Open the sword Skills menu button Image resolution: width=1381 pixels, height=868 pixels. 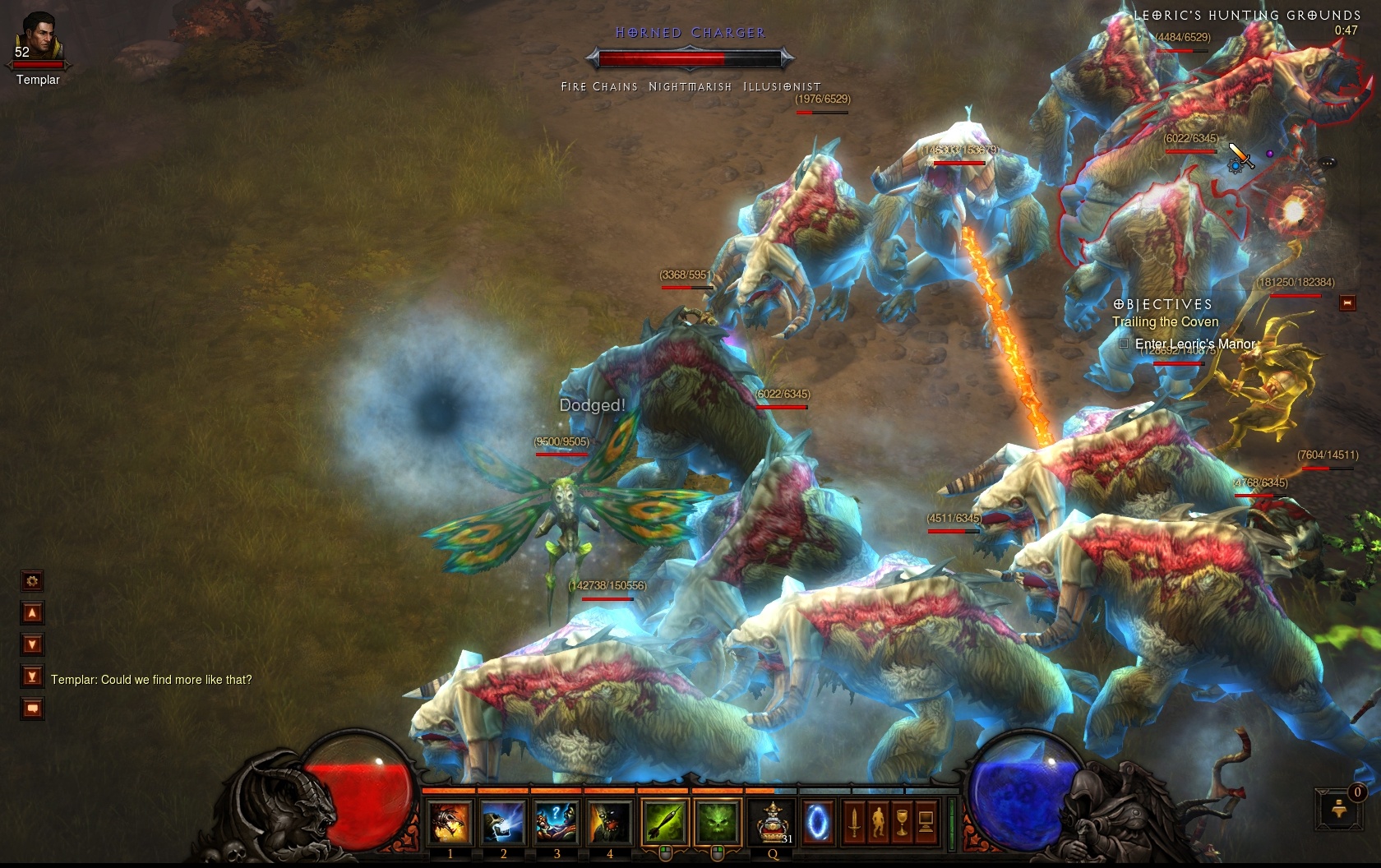854,822
